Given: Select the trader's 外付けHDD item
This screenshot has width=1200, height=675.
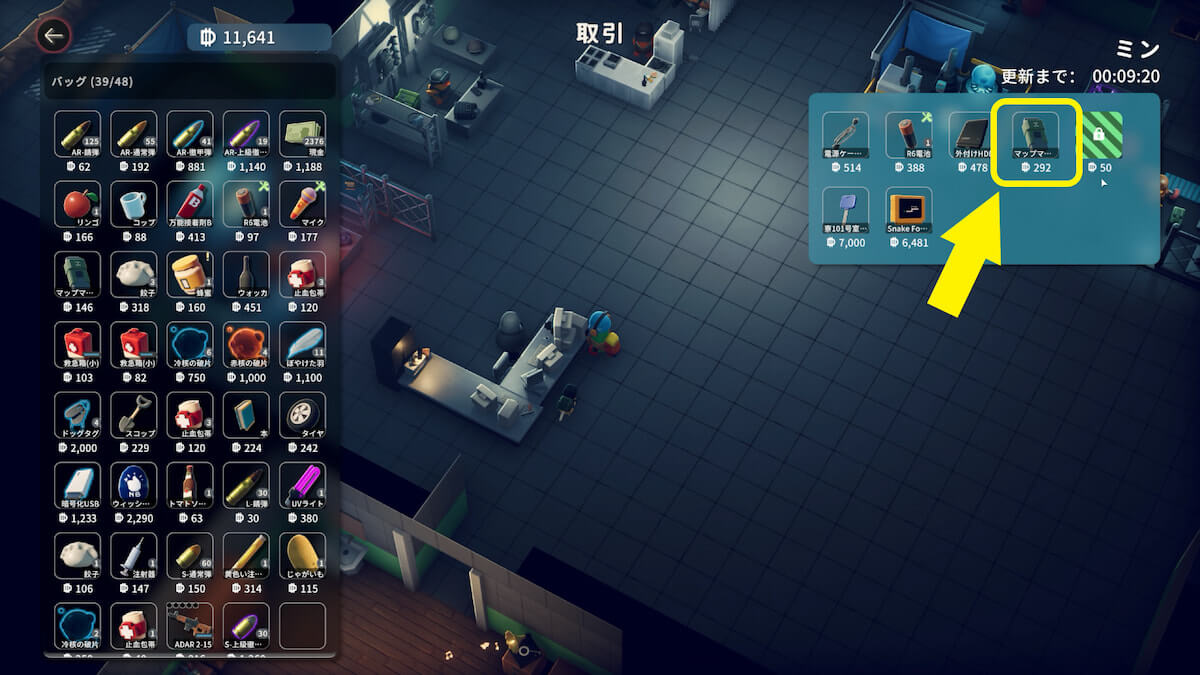Looking at the screenshot, I should (x=971, y=136).
